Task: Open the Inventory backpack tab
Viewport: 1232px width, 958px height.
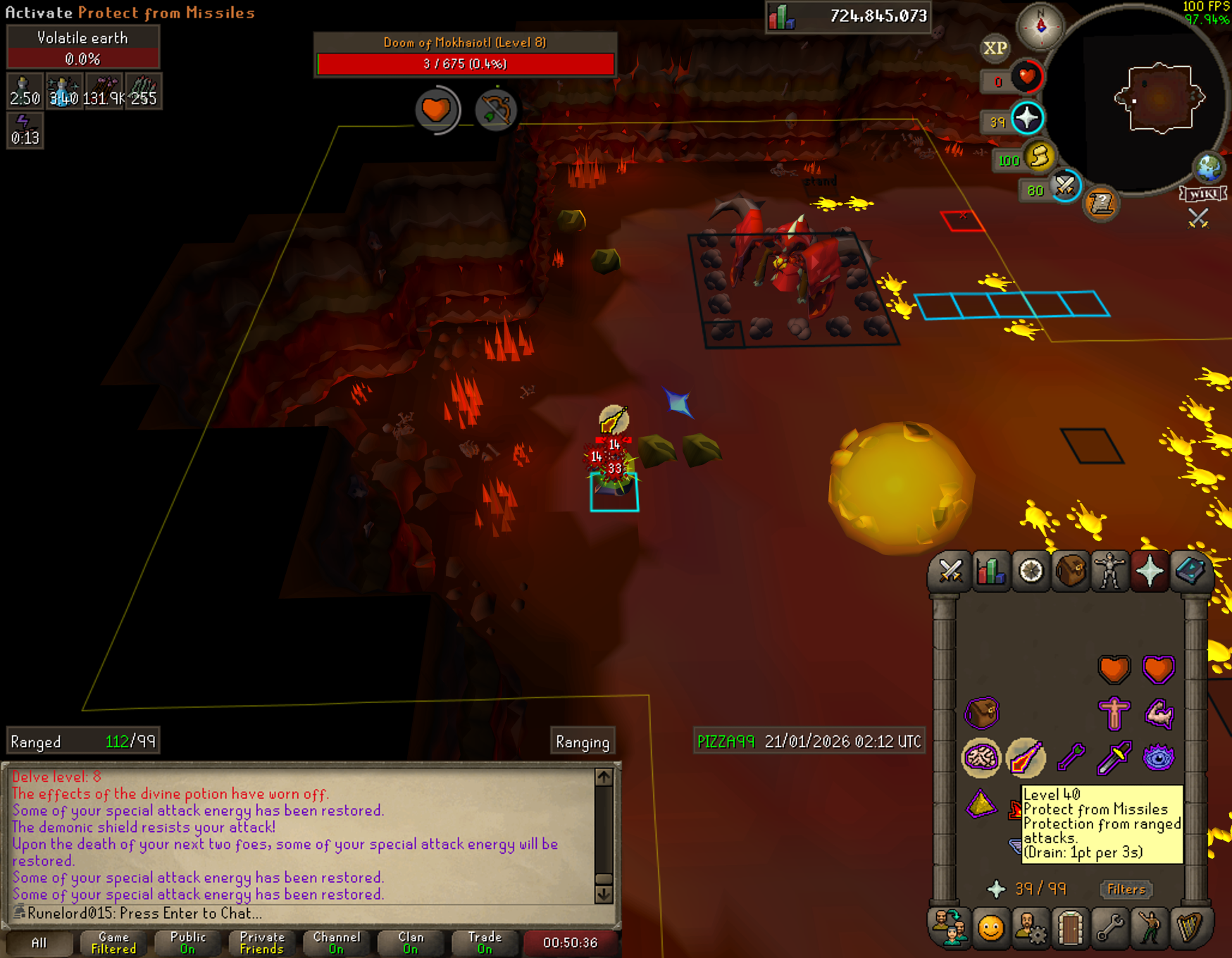Action: point(1071,571)
